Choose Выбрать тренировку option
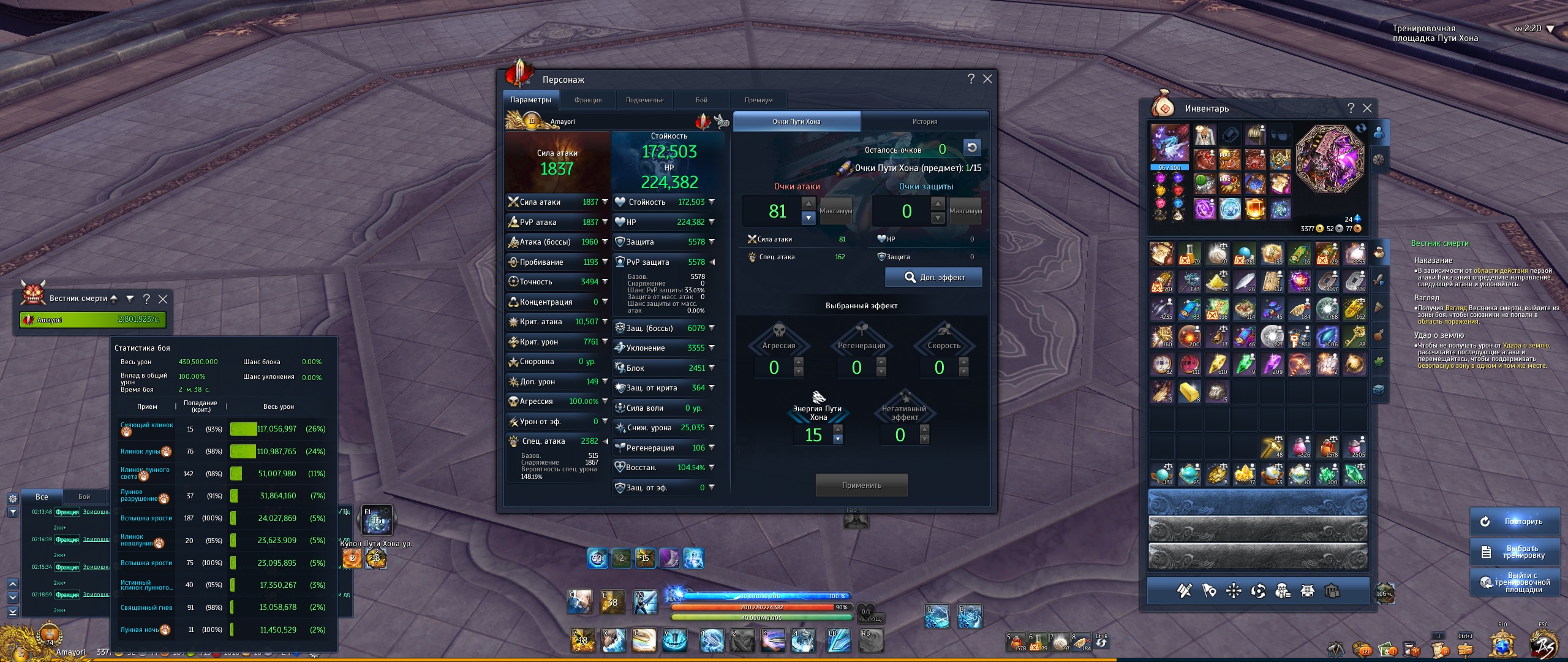The height and width of the screenshot is (662, 1568). point(1514,552)
